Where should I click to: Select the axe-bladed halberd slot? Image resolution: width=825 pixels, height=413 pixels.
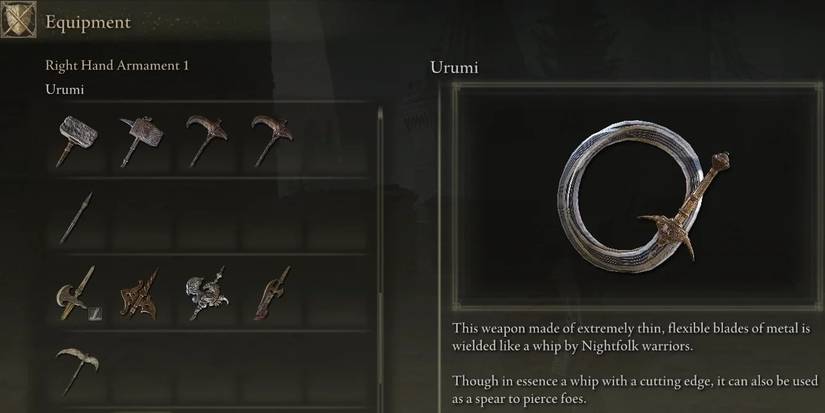76,293
